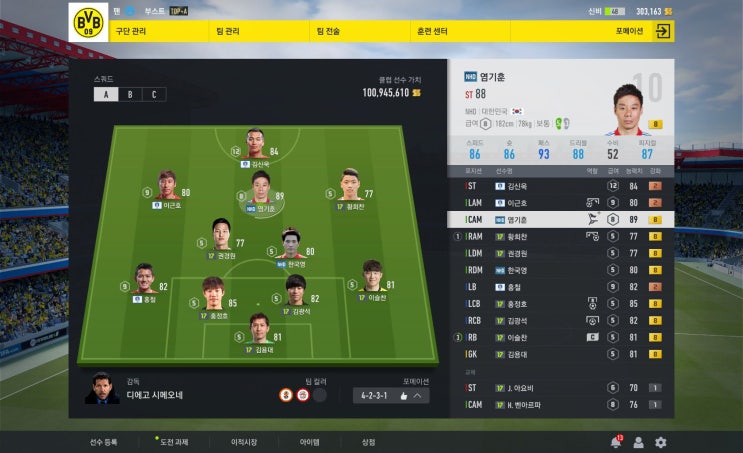
Task: Open the 훈련 센터 menu
Action: click(431, 31)
